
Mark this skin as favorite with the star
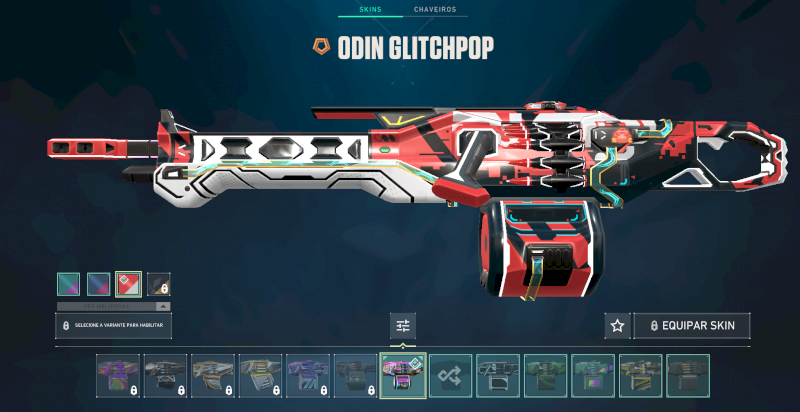click(617, 326)
